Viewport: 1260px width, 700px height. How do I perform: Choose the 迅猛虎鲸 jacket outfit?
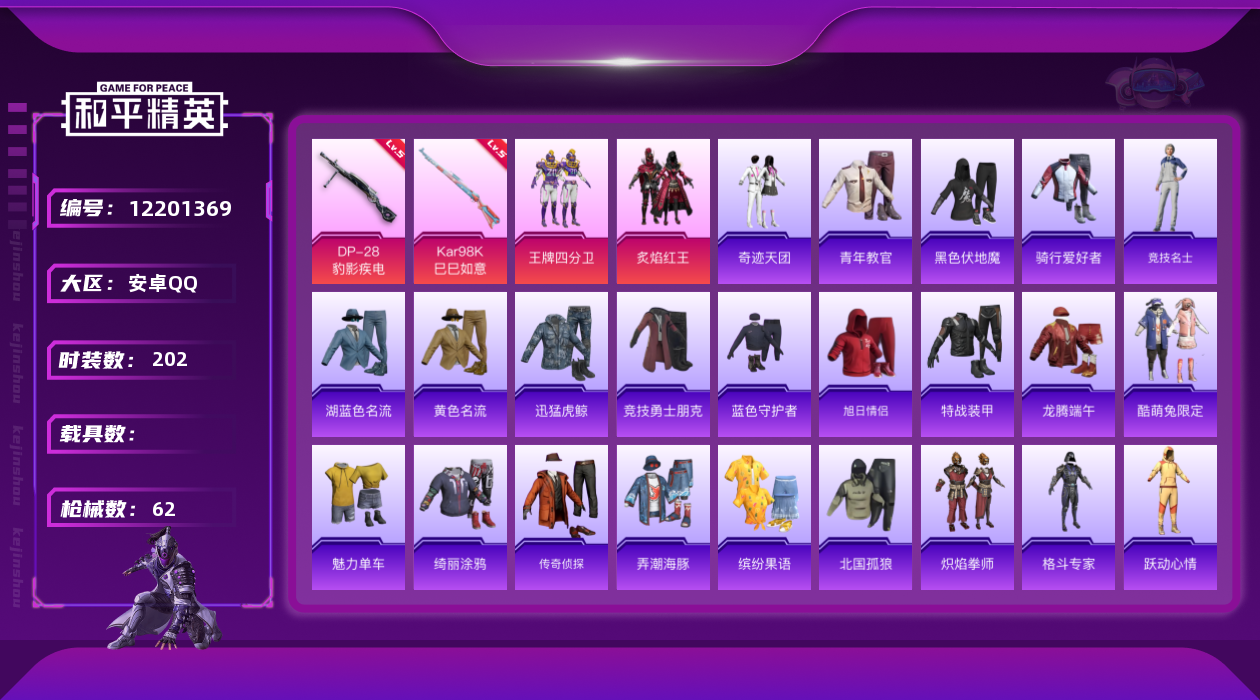[x=561, y=364]
